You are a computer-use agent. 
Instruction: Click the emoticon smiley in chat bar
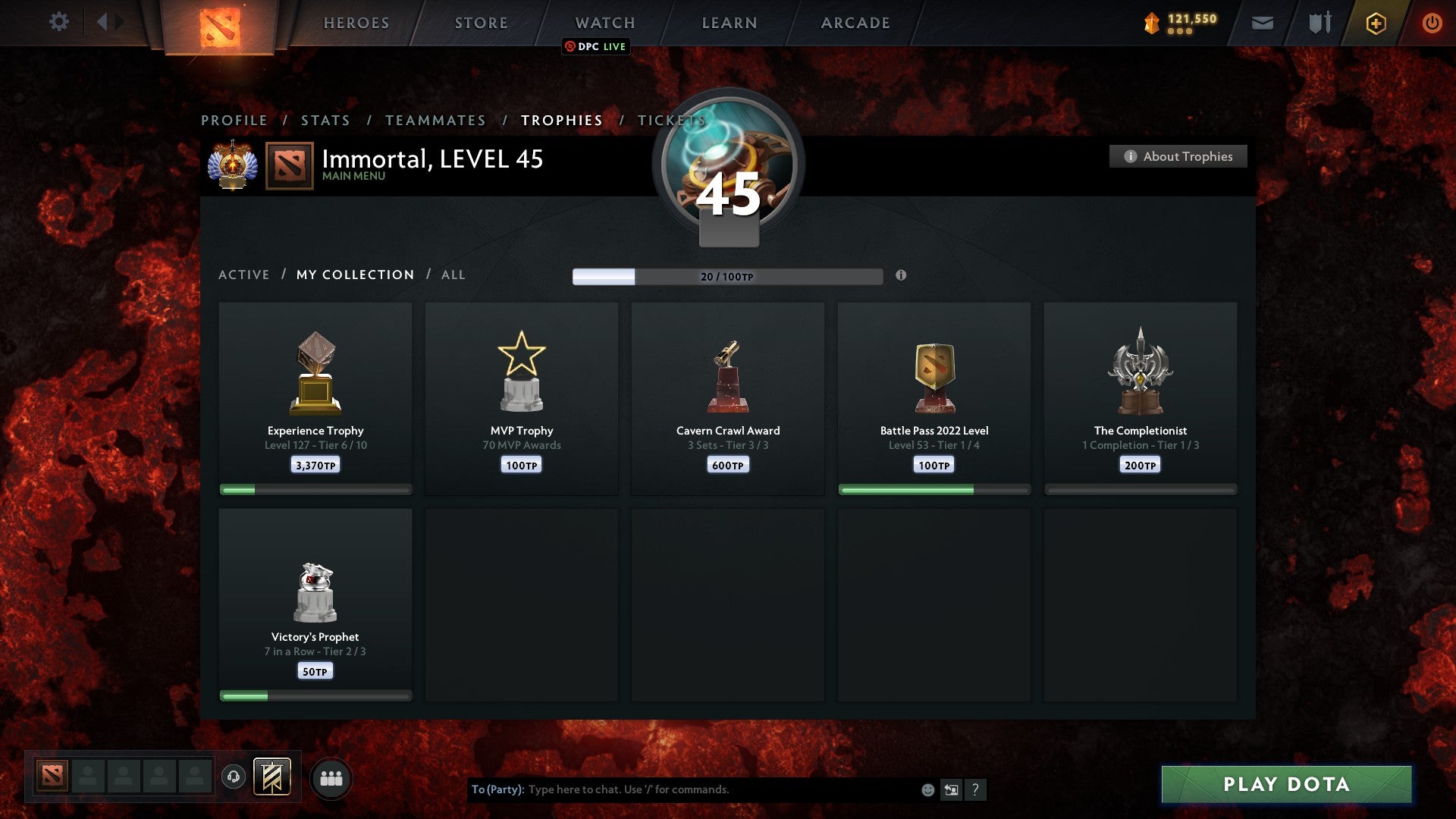(x=927, y=789)
